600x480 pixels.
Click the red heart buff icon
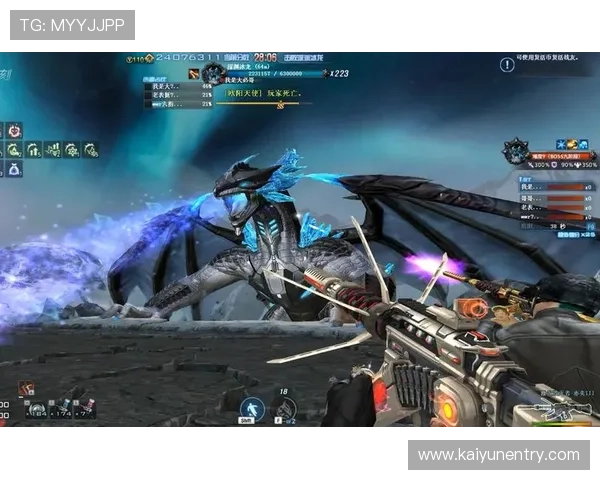point(14,130)
